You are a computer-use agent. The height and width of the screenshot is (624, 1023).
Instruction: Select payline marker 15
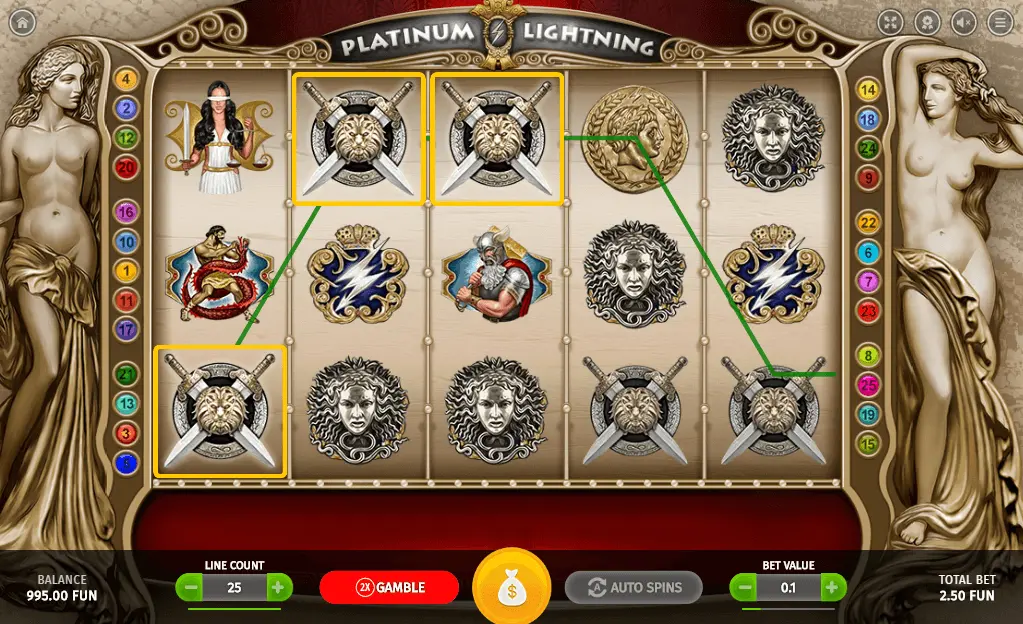868,443
